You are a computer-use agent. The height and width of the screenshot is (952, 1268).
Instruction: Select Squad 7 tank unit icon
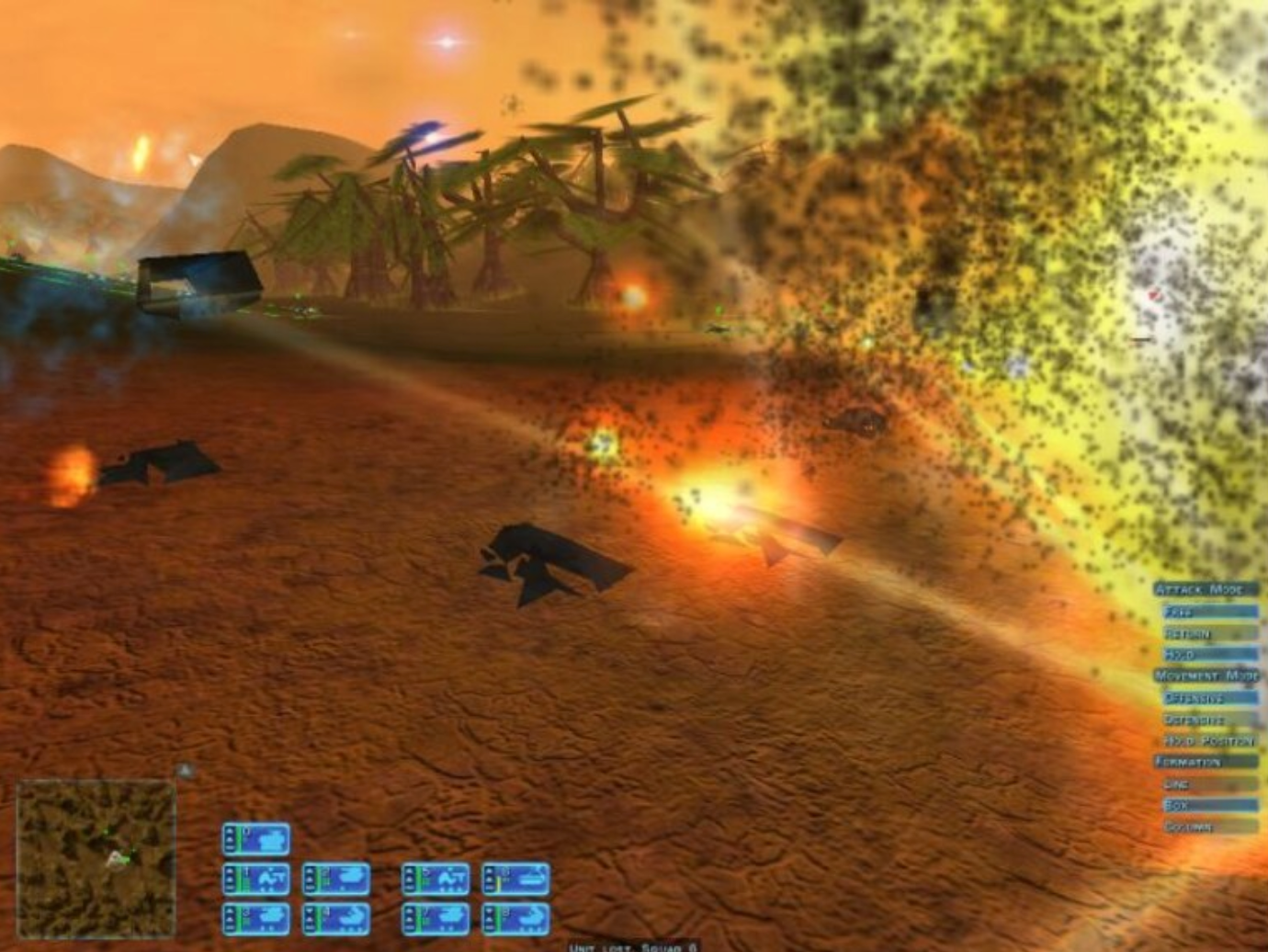[448, 916]
